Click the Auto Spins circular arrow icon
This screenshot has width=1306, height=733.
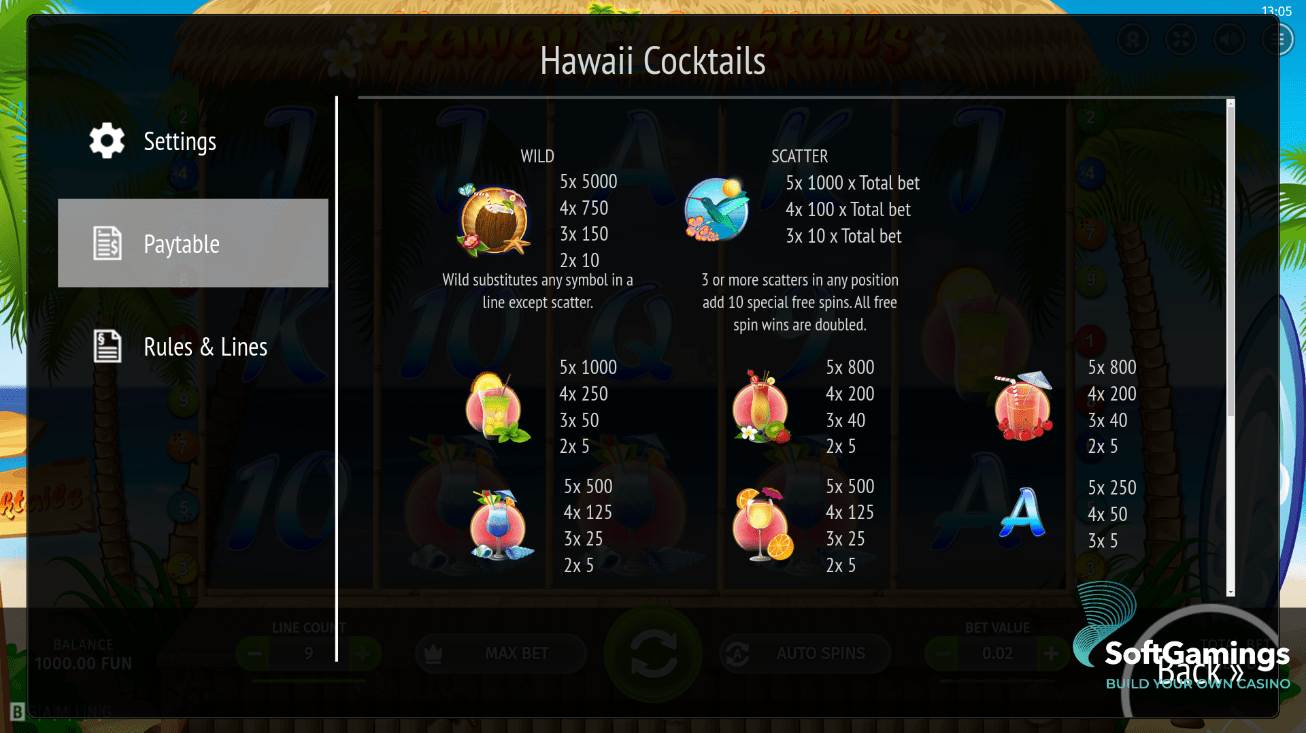click(x=735, y=653)
